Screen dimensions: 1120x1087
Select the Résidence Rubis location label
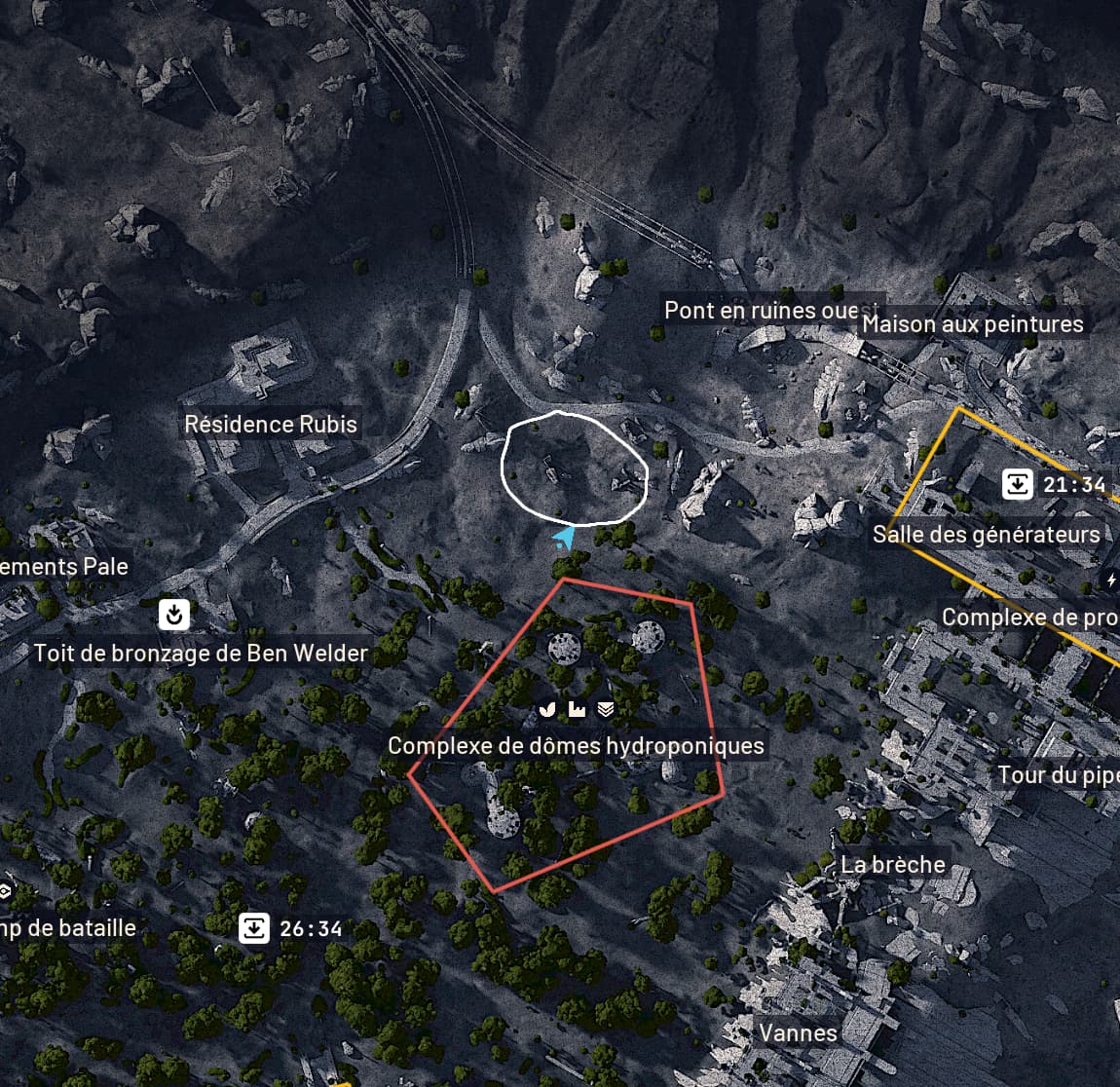point(271,425)
